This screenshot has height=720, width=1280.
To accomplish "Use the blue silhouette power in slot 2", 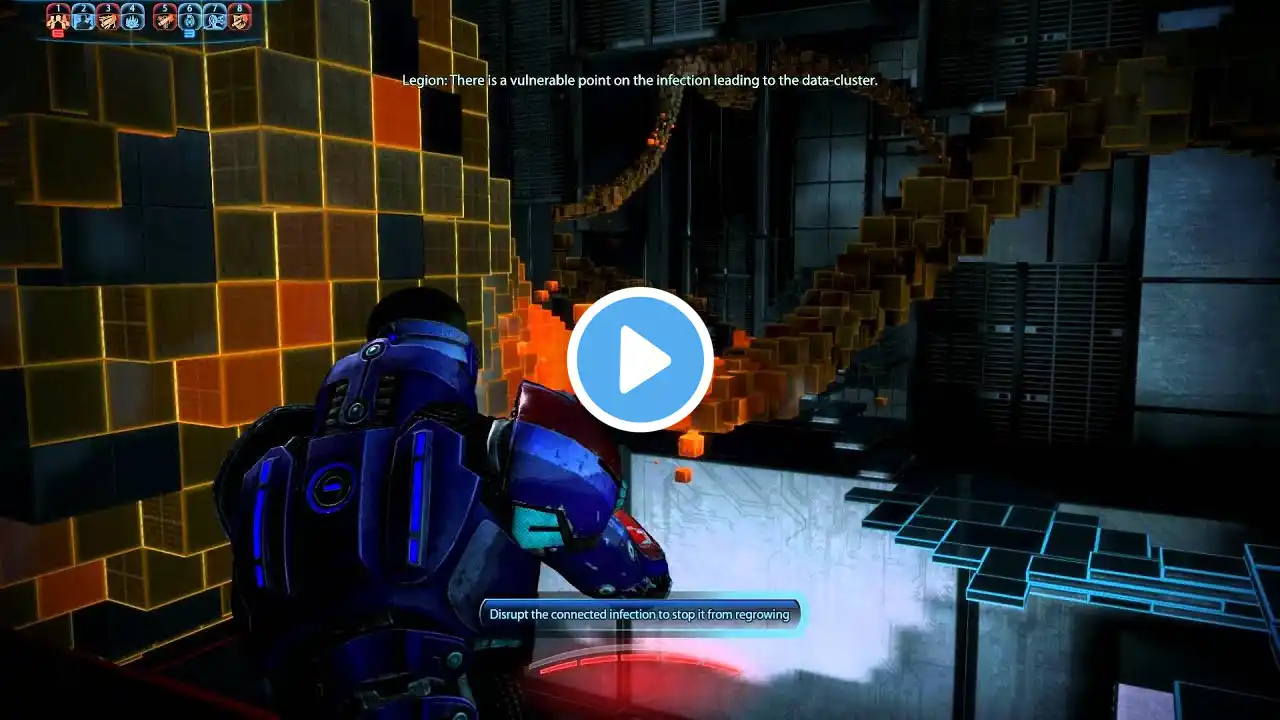I will [x=83, y=19].
